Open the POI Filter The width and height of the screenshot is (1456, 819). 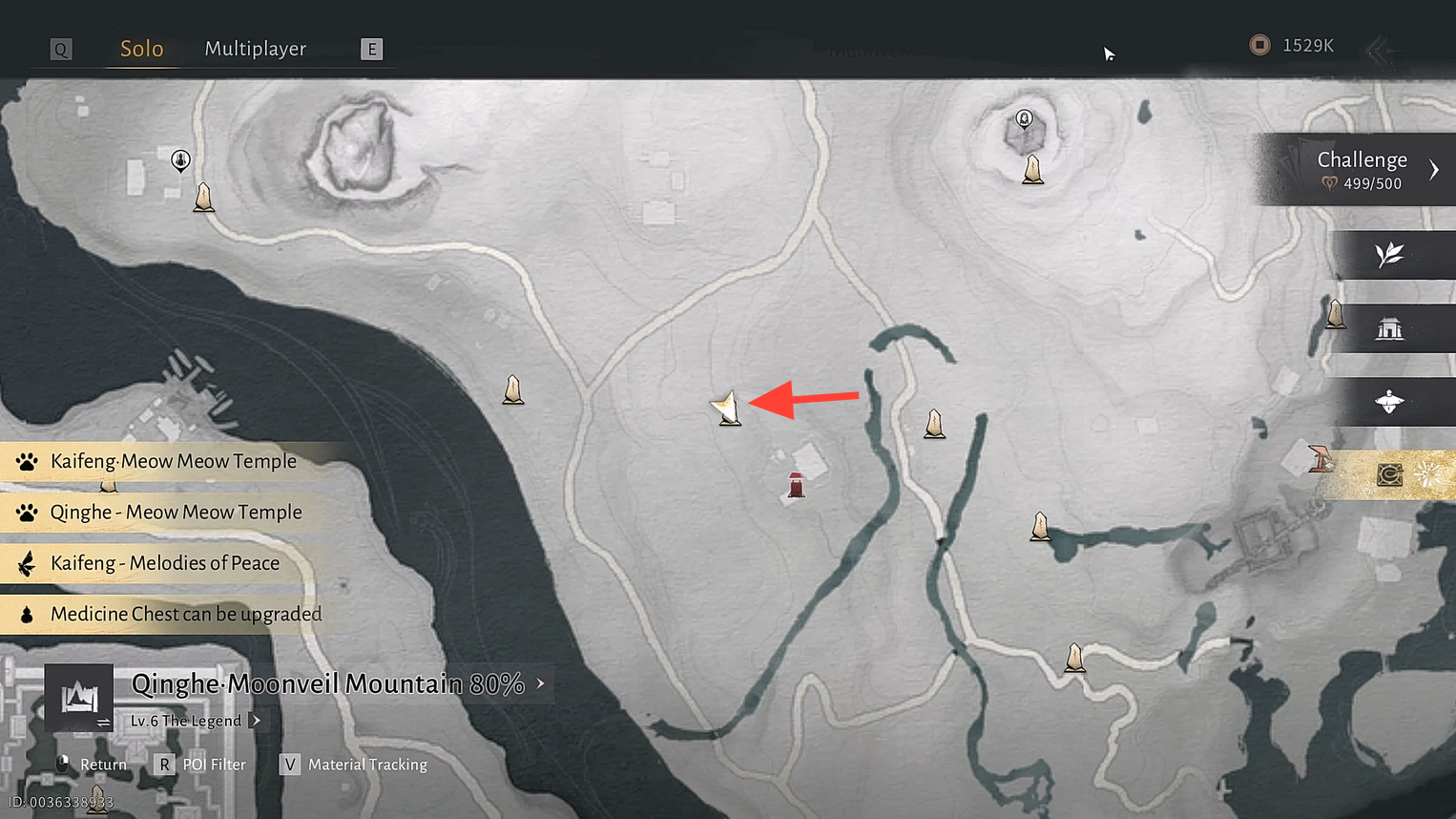(x=201, y=765)
